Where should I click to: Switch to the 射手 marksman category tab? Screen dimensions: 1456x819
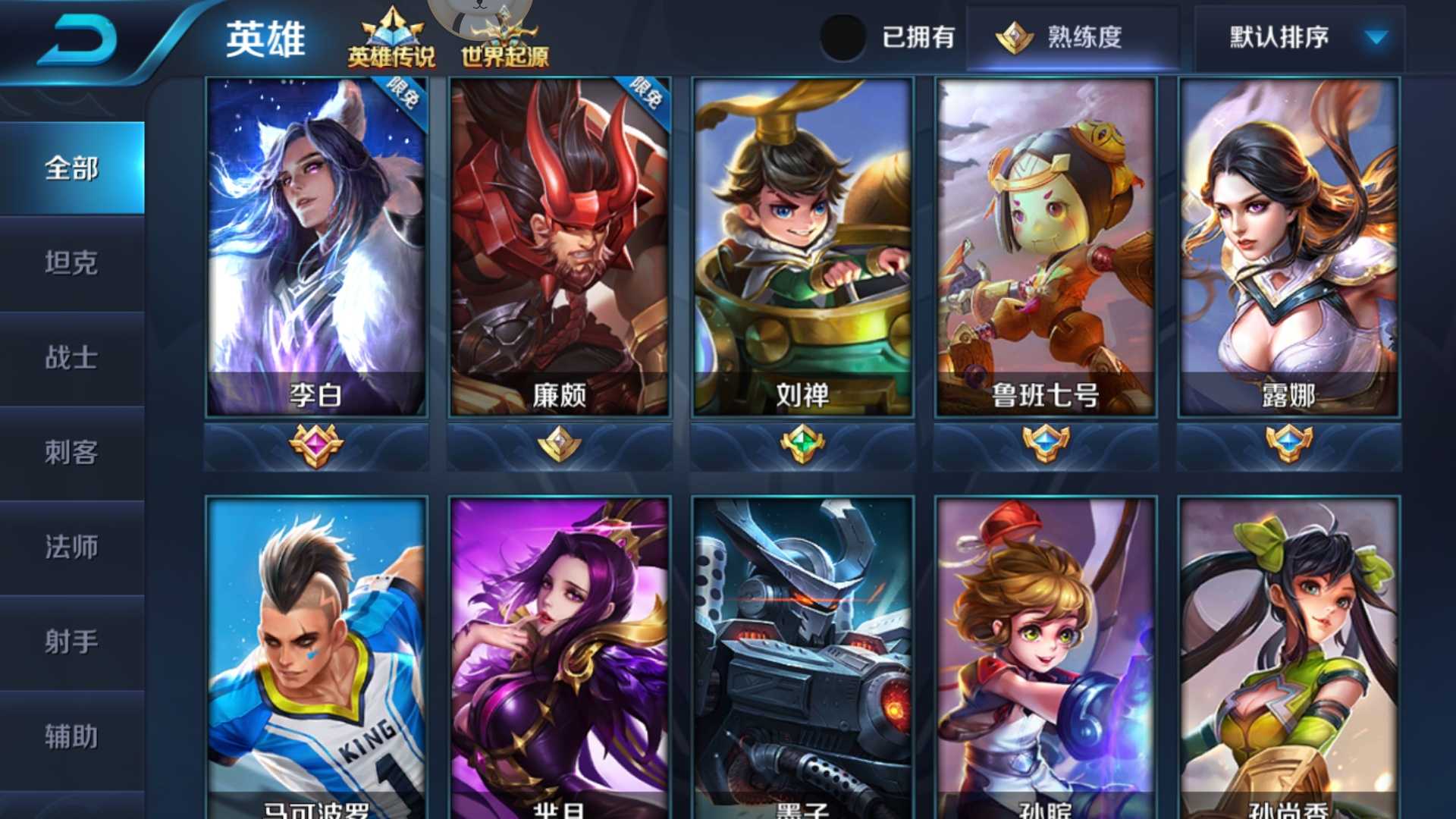click(72, 641)
